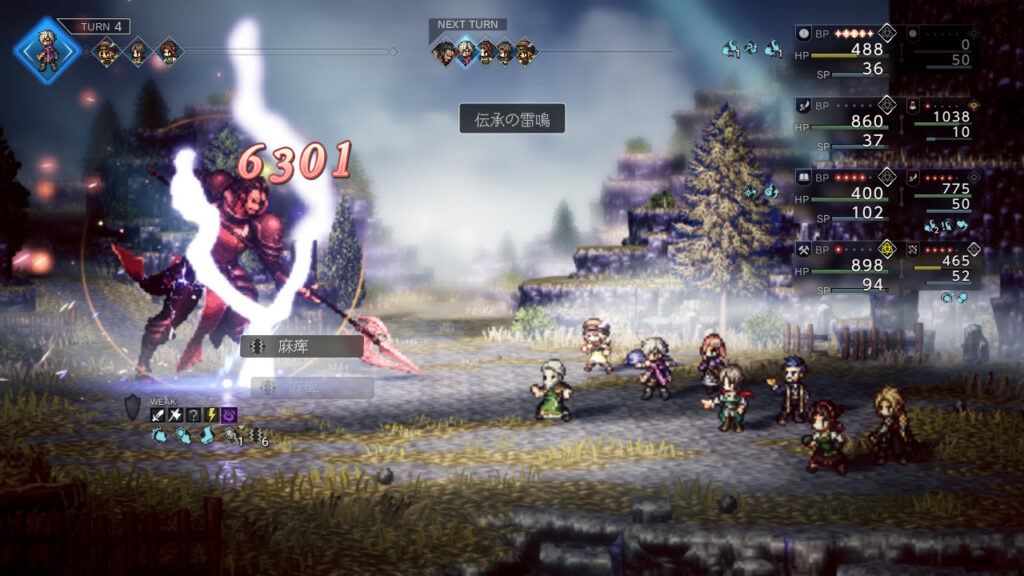The width and height of the screenshot is (1024, 576).
Task: Click the enemy shield points icon
Action: pos(133,407)
